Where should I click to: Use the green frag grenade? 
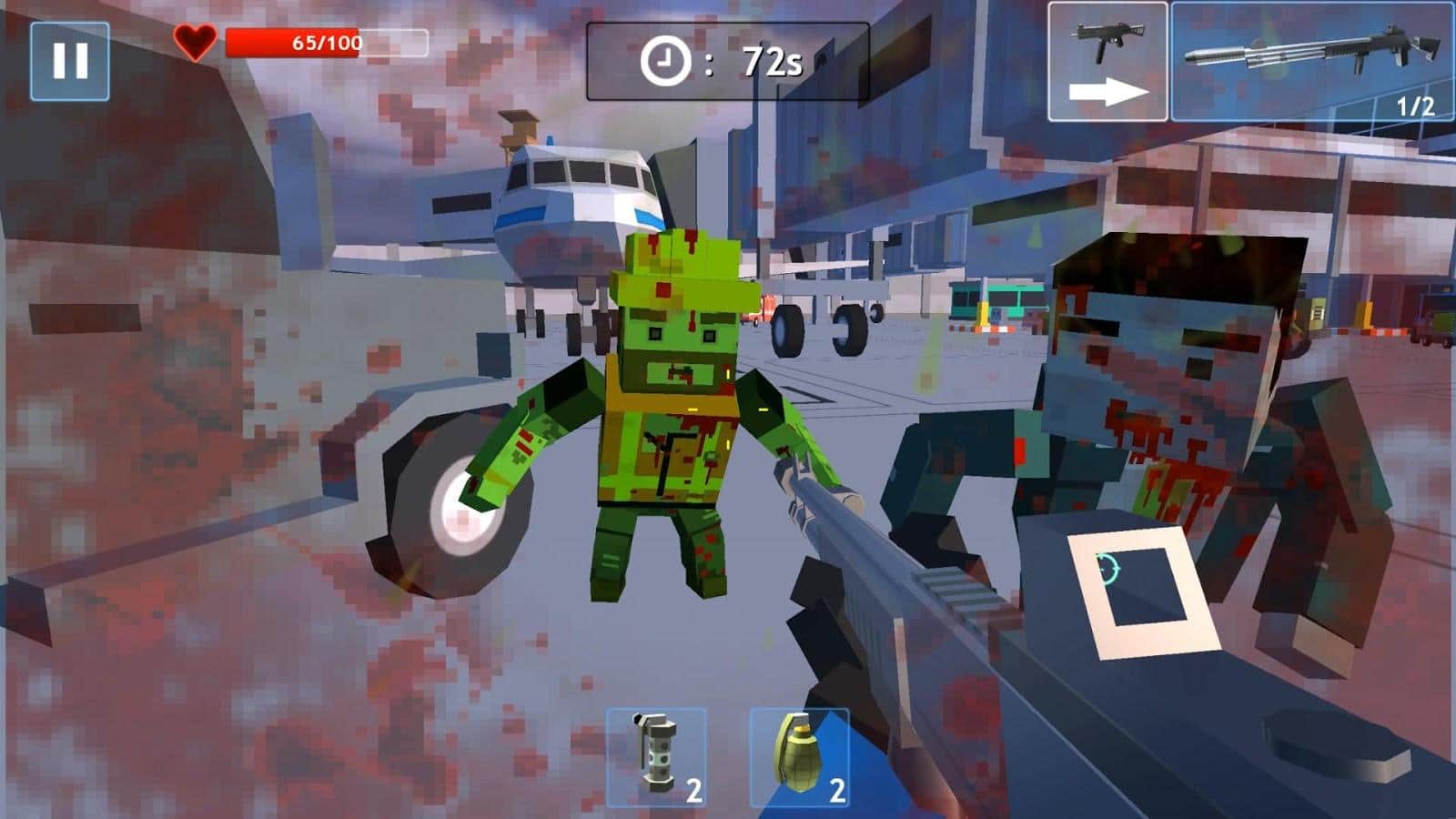point(799,758)
